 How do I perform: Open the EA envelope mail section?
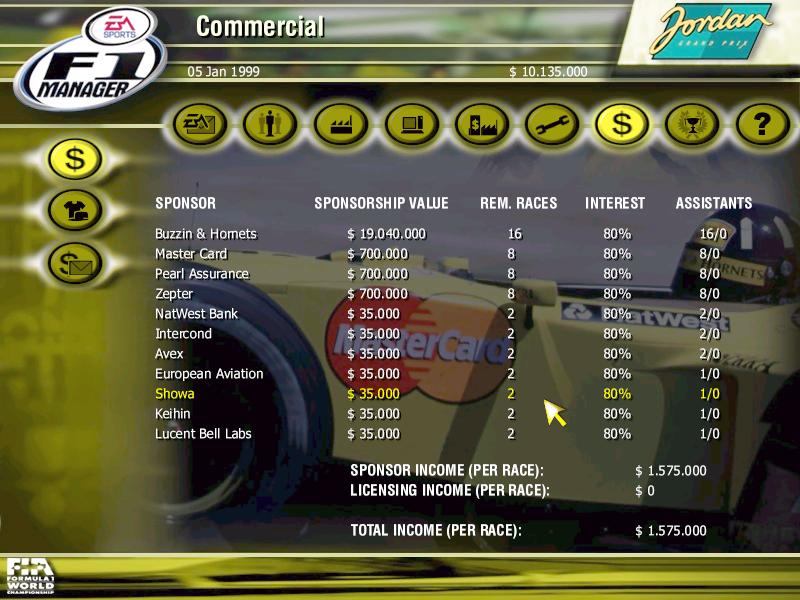point(201,124)
